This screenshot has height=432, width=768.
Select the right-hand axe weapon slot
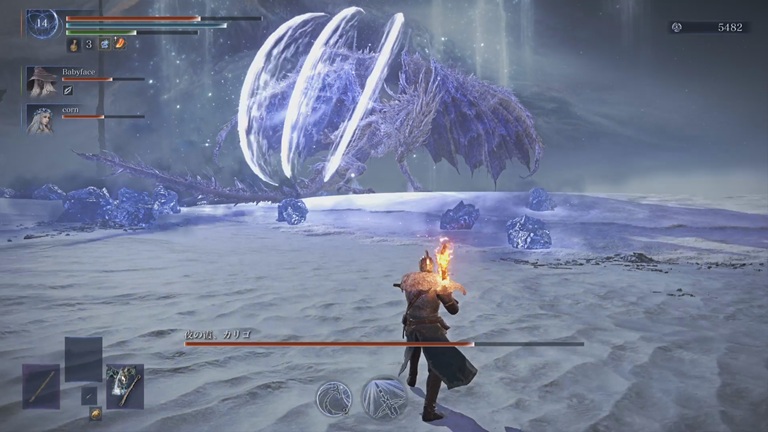click(x=125, y=385)
